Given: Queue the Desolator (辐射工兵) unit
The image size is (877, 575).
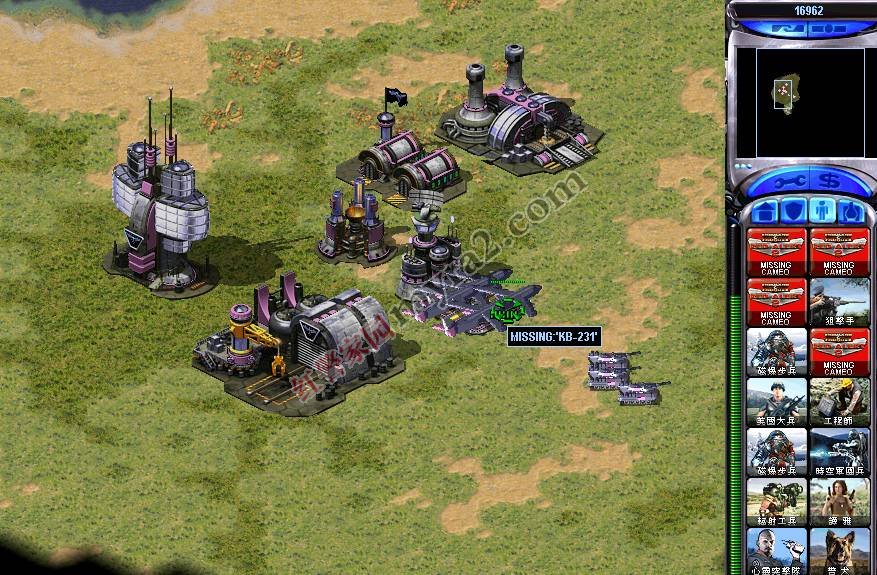Looking at the screenshot, I should pyautogui.click(x=776, y=502).
